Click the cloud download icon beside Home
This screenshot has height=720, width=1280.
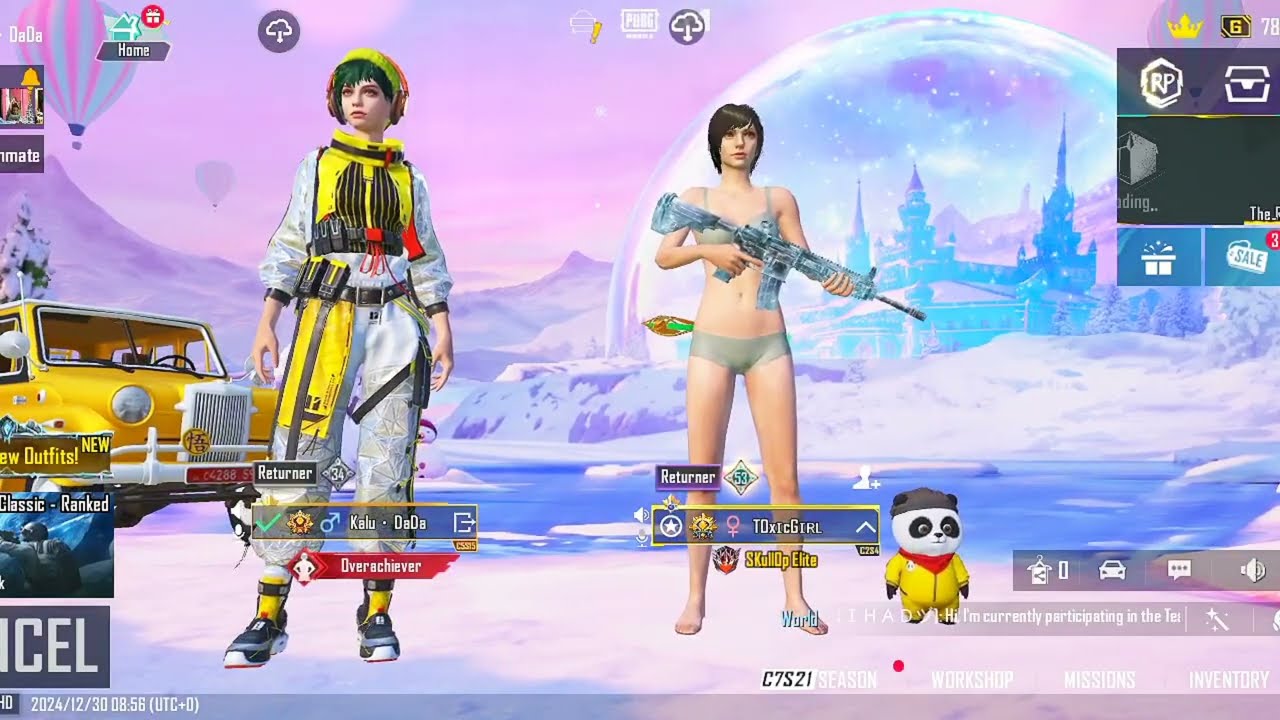(x=279, y=32)
